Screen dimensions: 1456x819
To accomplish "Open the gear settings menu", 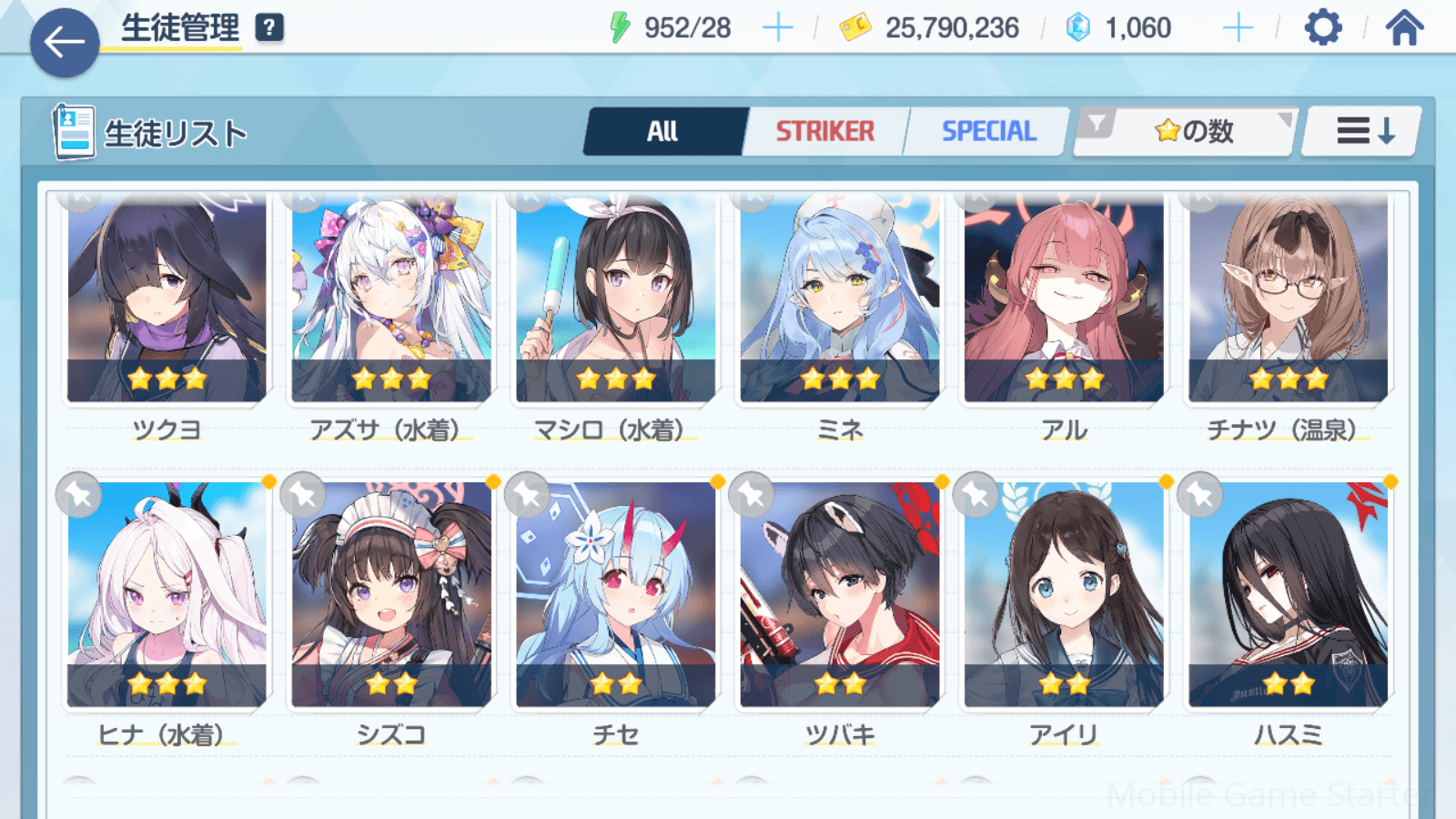I will 1322,28.
